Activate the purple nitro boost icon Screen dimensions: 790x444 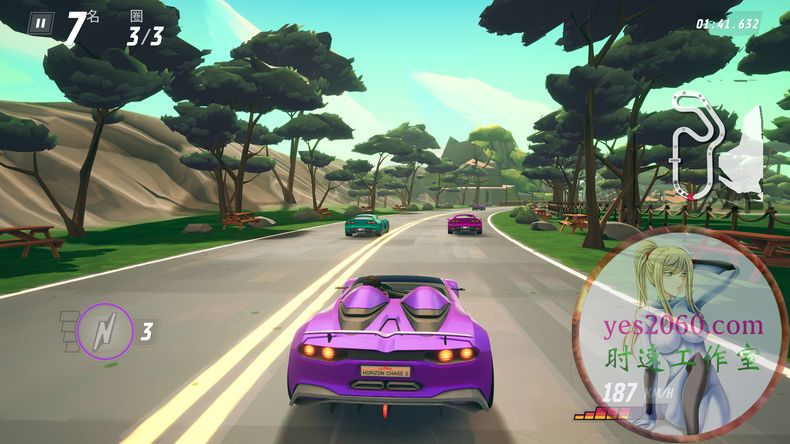pos(104,330)
